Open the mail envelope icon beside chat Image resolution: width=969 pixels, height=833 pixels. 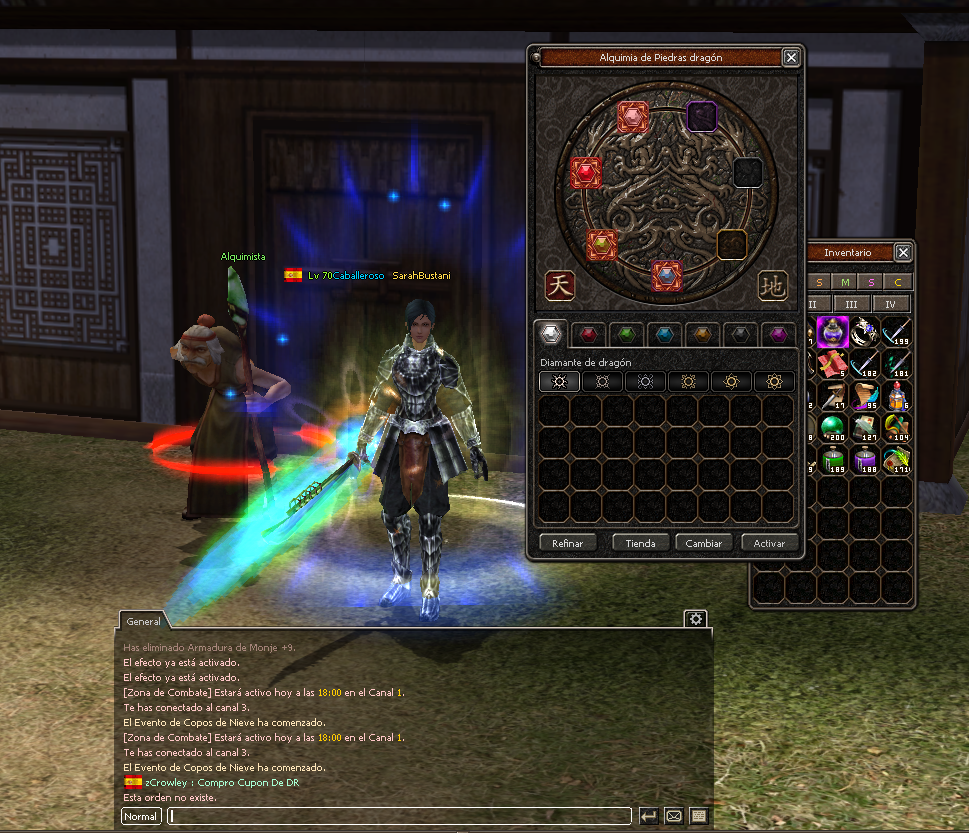(674, 816)
